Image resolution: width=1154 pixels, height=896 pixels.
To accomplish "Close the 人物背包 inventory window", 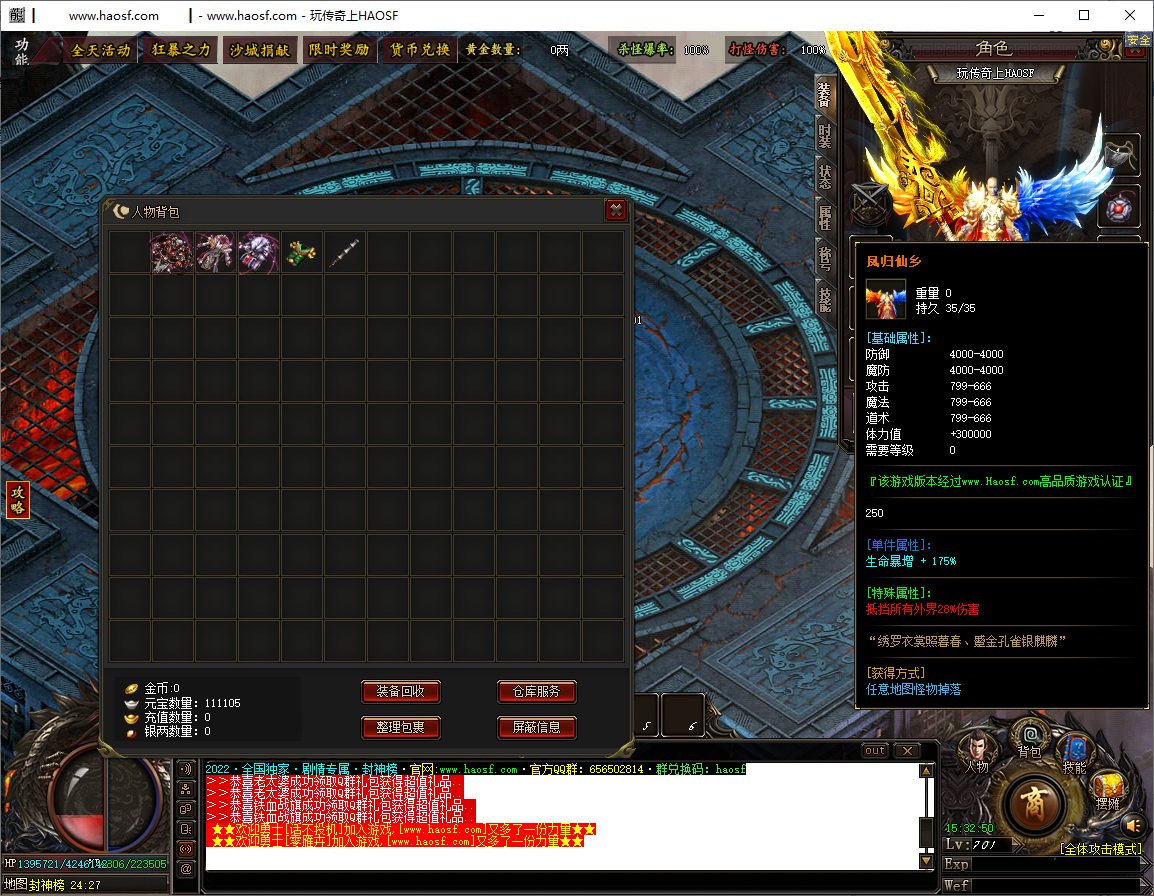I will pyautogui.click(x=616, y=210).
